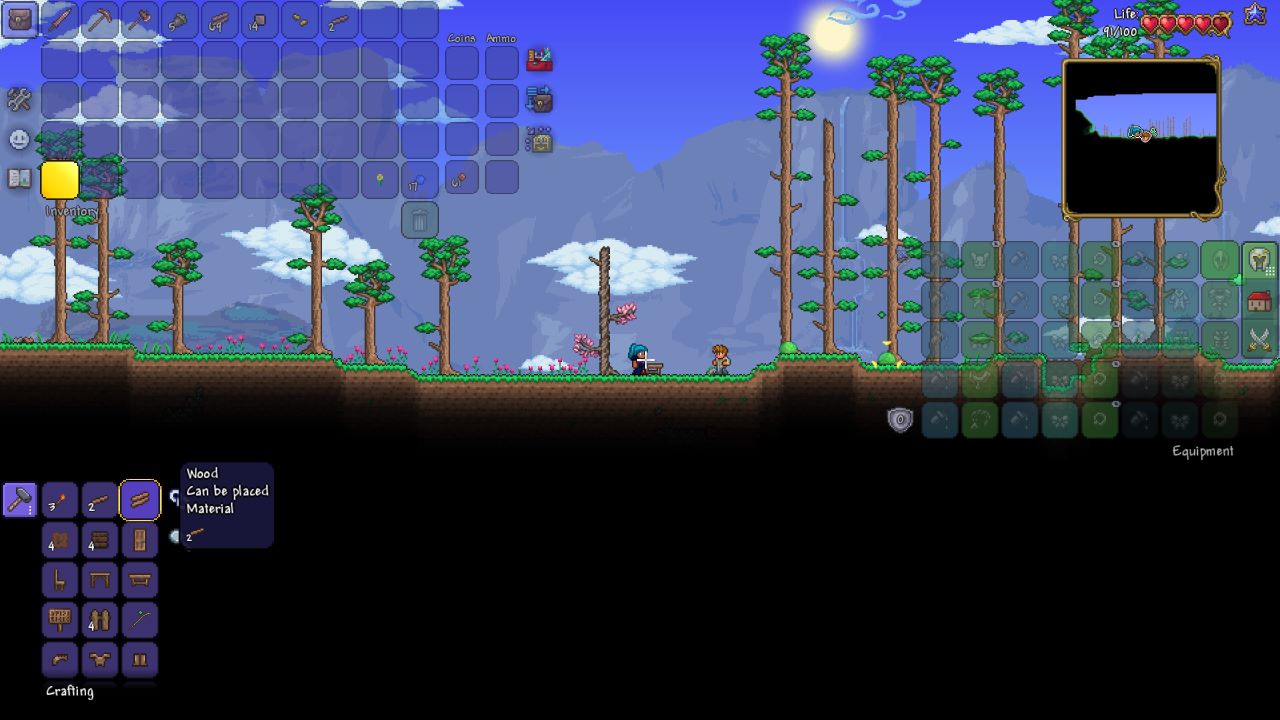Open the Bestiary book icon
Image resolution: width=1280 pixels, height=720 pixels.
click(18, 180)
